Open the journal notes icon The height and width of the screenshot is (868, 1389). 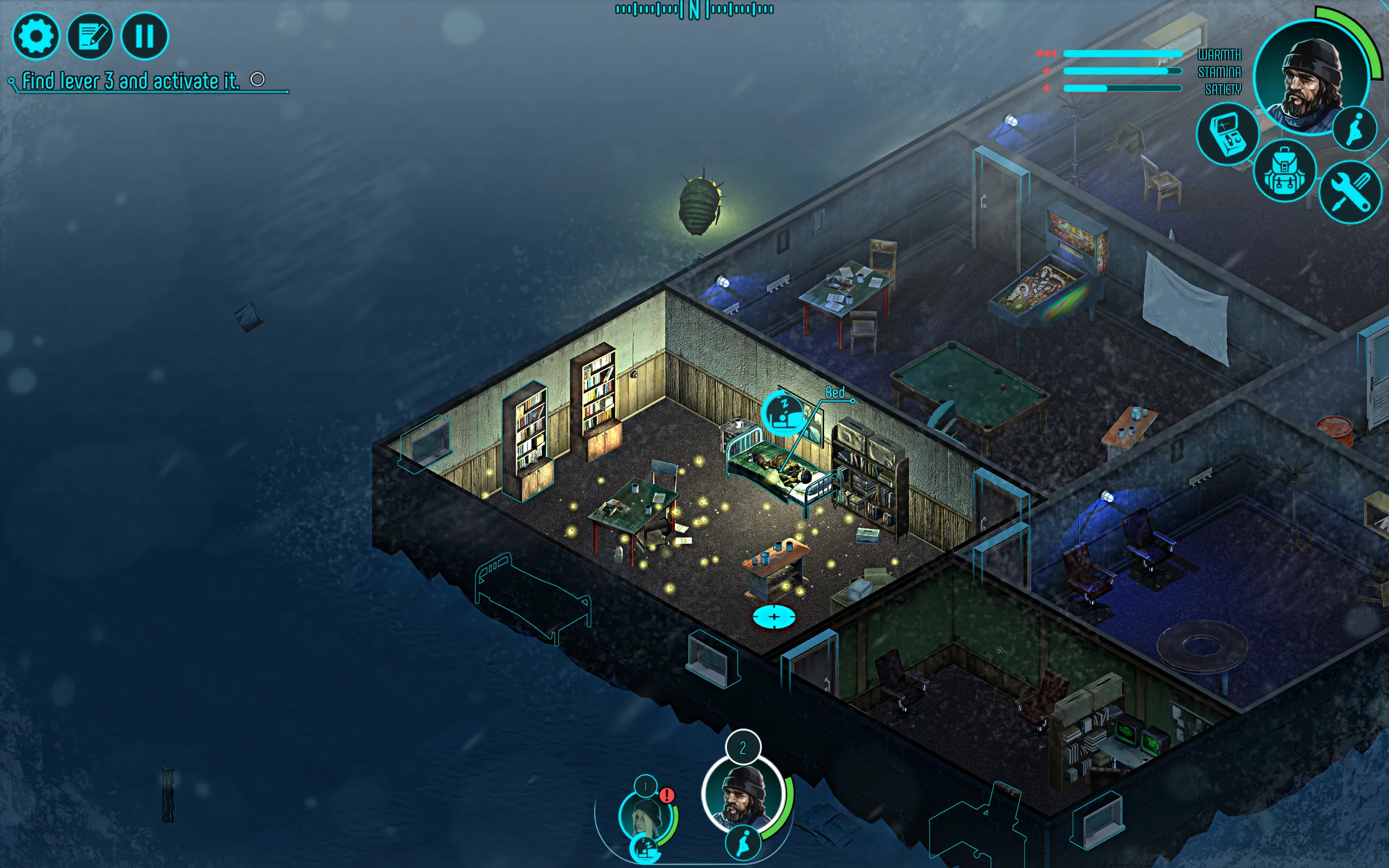[90, 36]
